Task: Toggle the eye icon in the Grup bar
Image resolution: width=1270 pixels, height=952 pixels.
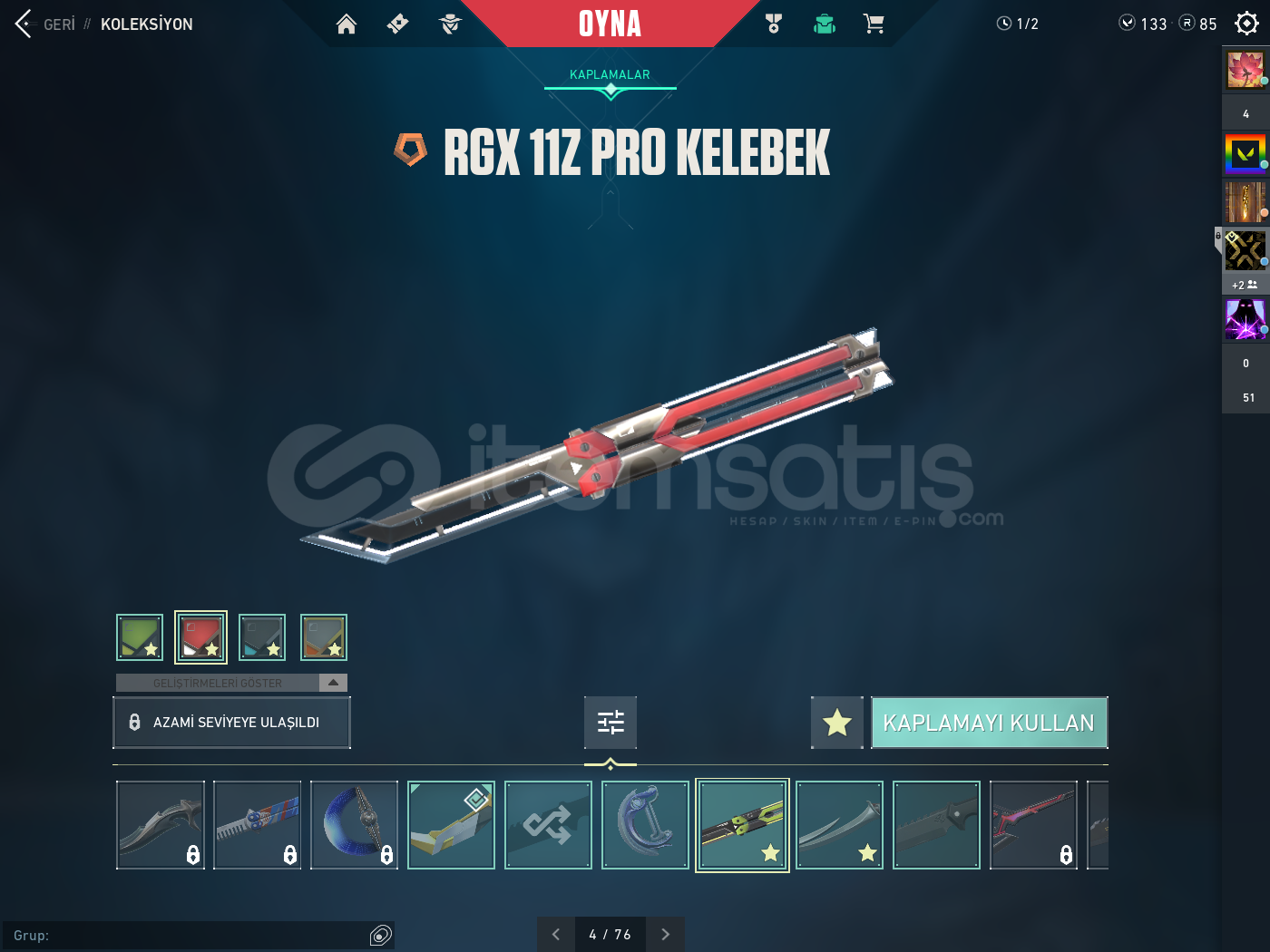Action: [380, 935]
